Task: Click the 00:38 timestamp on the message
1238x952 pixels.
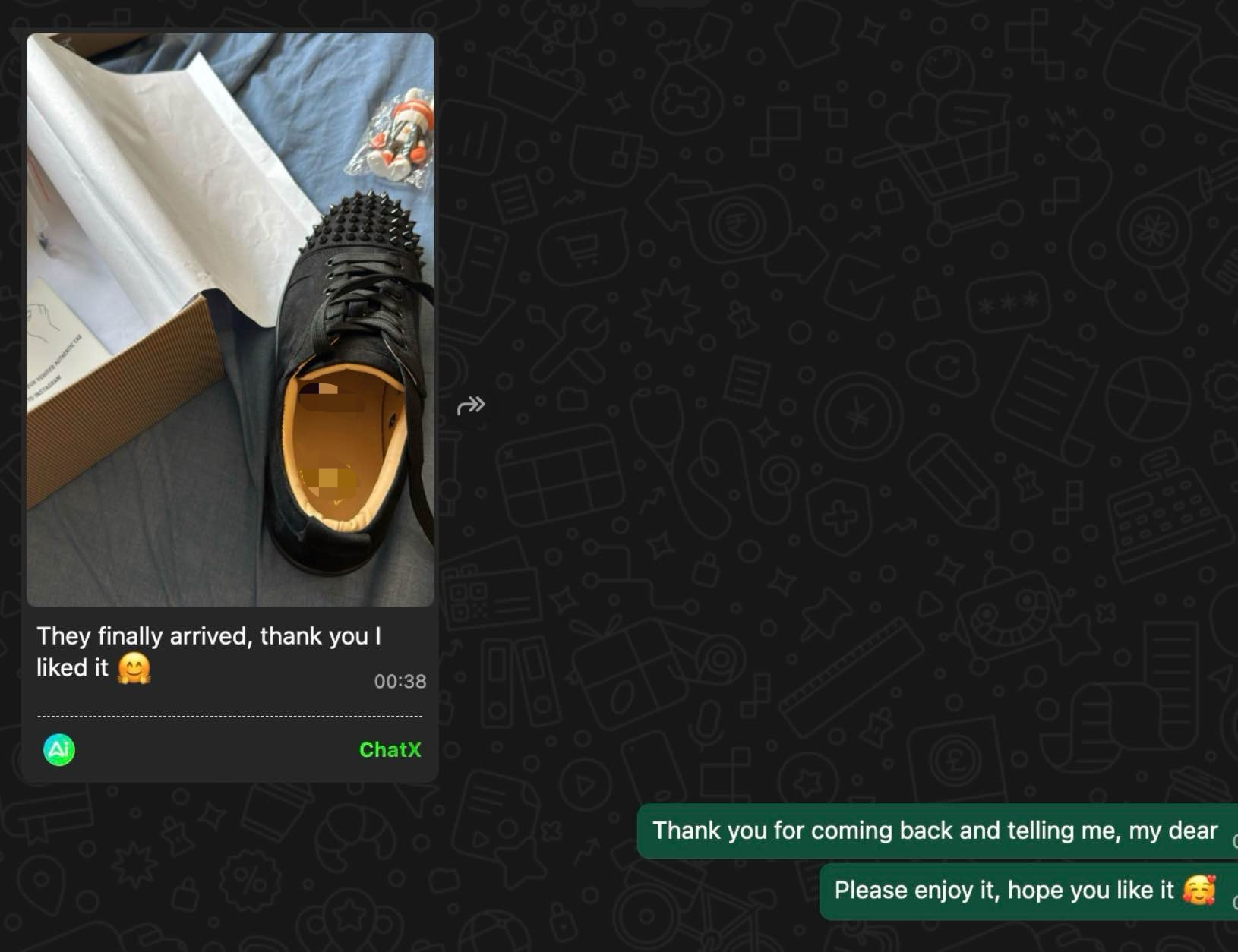Action: click(400, 682)
